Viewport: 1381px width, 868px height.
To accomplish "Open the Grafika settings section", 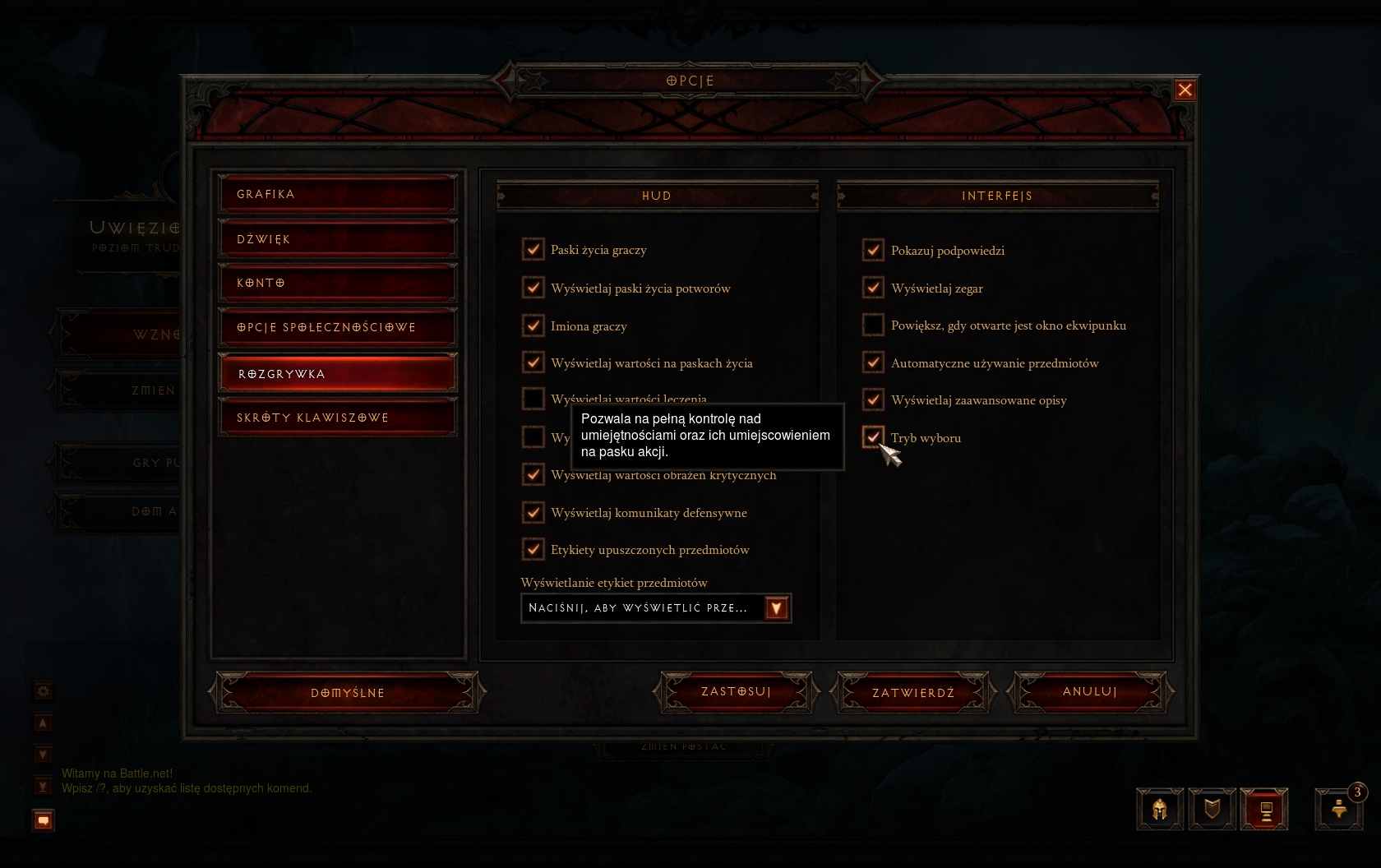I will 337,194.
